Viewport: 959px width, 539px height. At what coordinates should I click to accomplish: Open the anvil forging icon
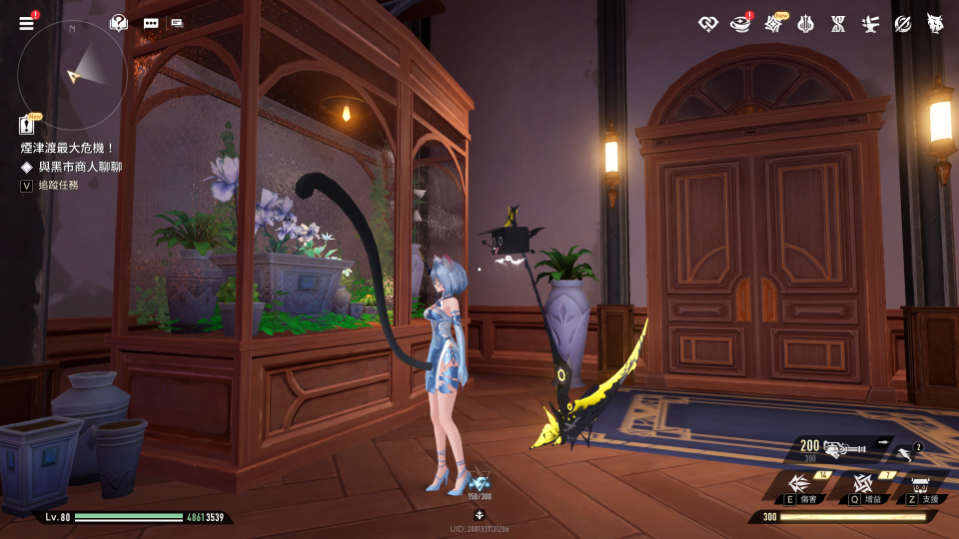[870, 23]
